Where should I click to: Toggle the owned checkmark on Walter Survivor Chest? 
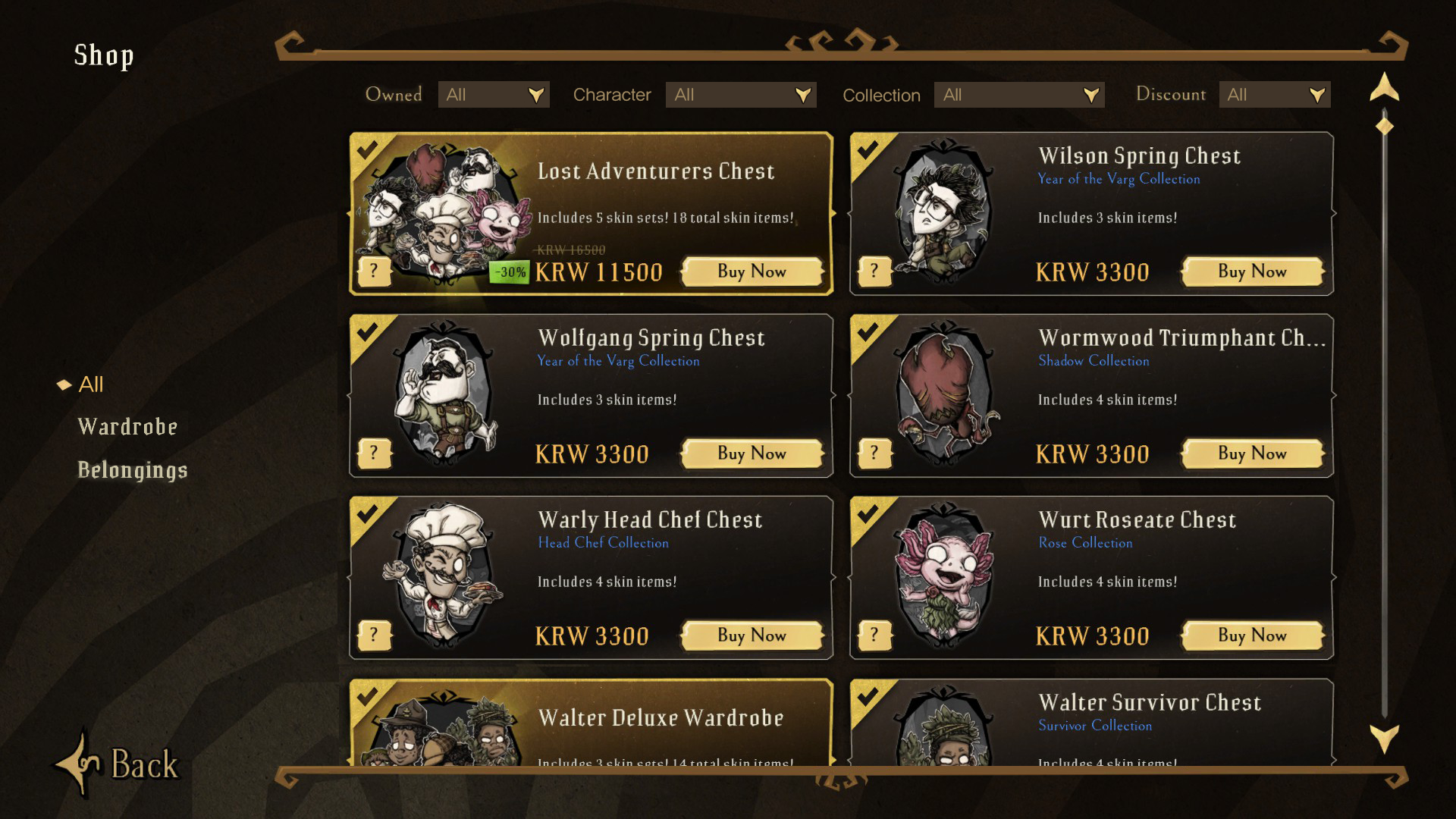tap(868, 698)
